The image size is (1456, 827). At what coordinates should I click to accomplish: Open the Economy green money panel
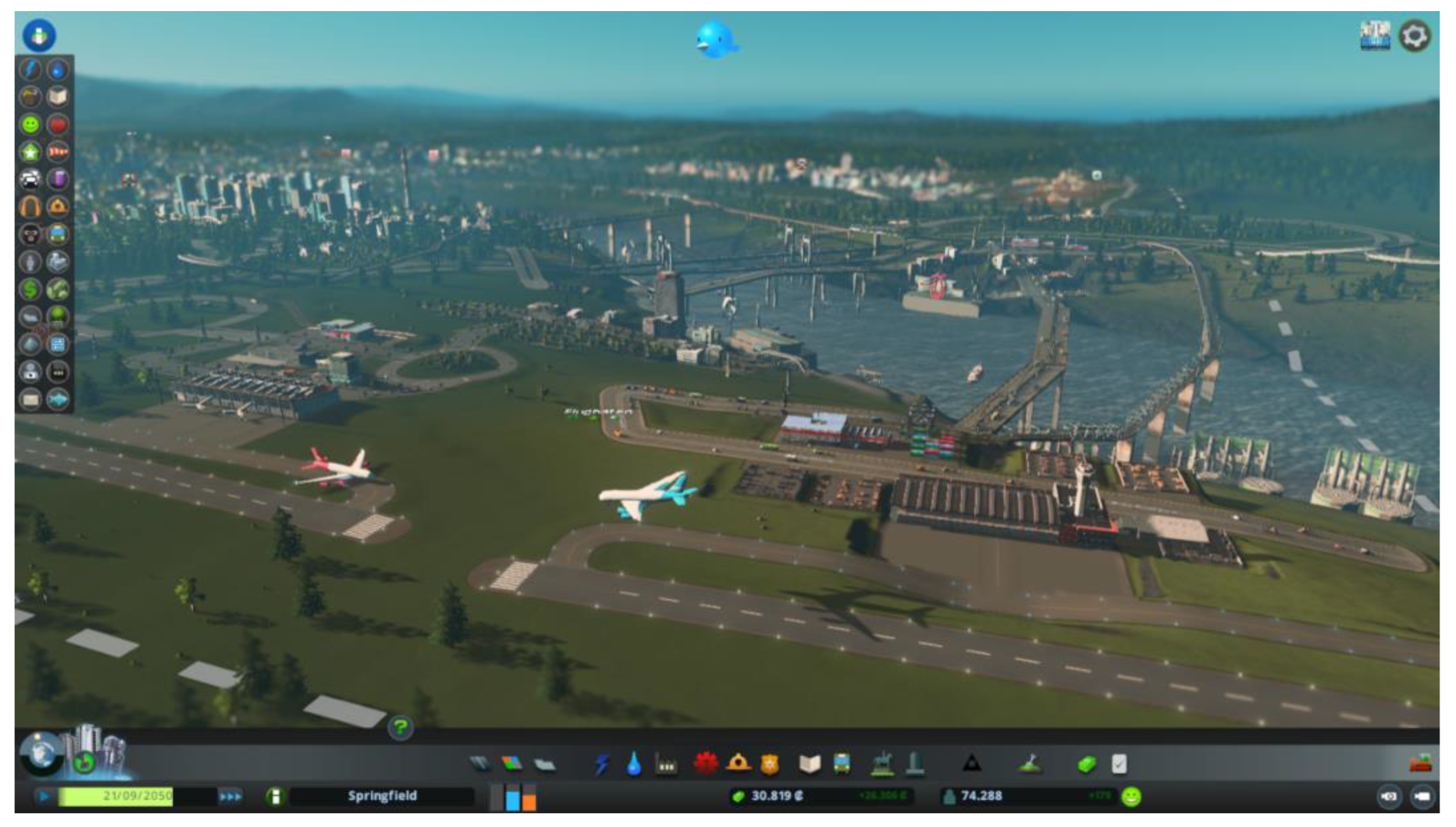pos(1087,764)
